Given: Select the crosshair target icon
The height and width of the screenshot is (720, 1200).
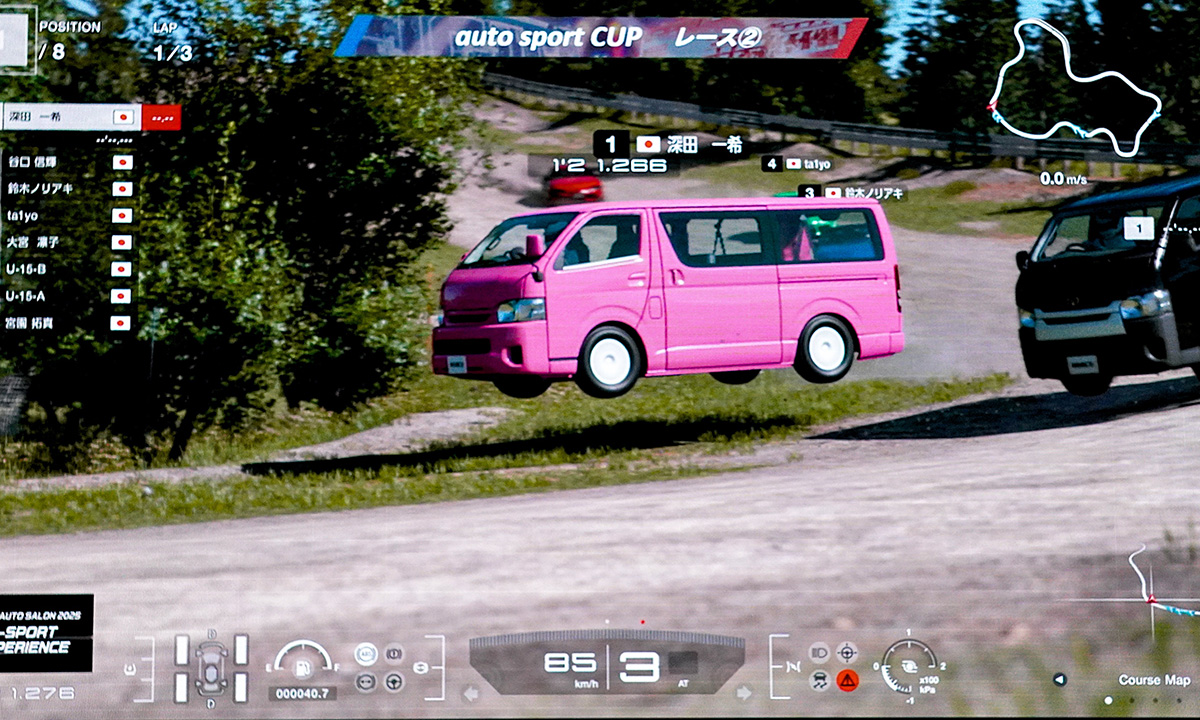Looking at the screenshot, I should [848, 653].
